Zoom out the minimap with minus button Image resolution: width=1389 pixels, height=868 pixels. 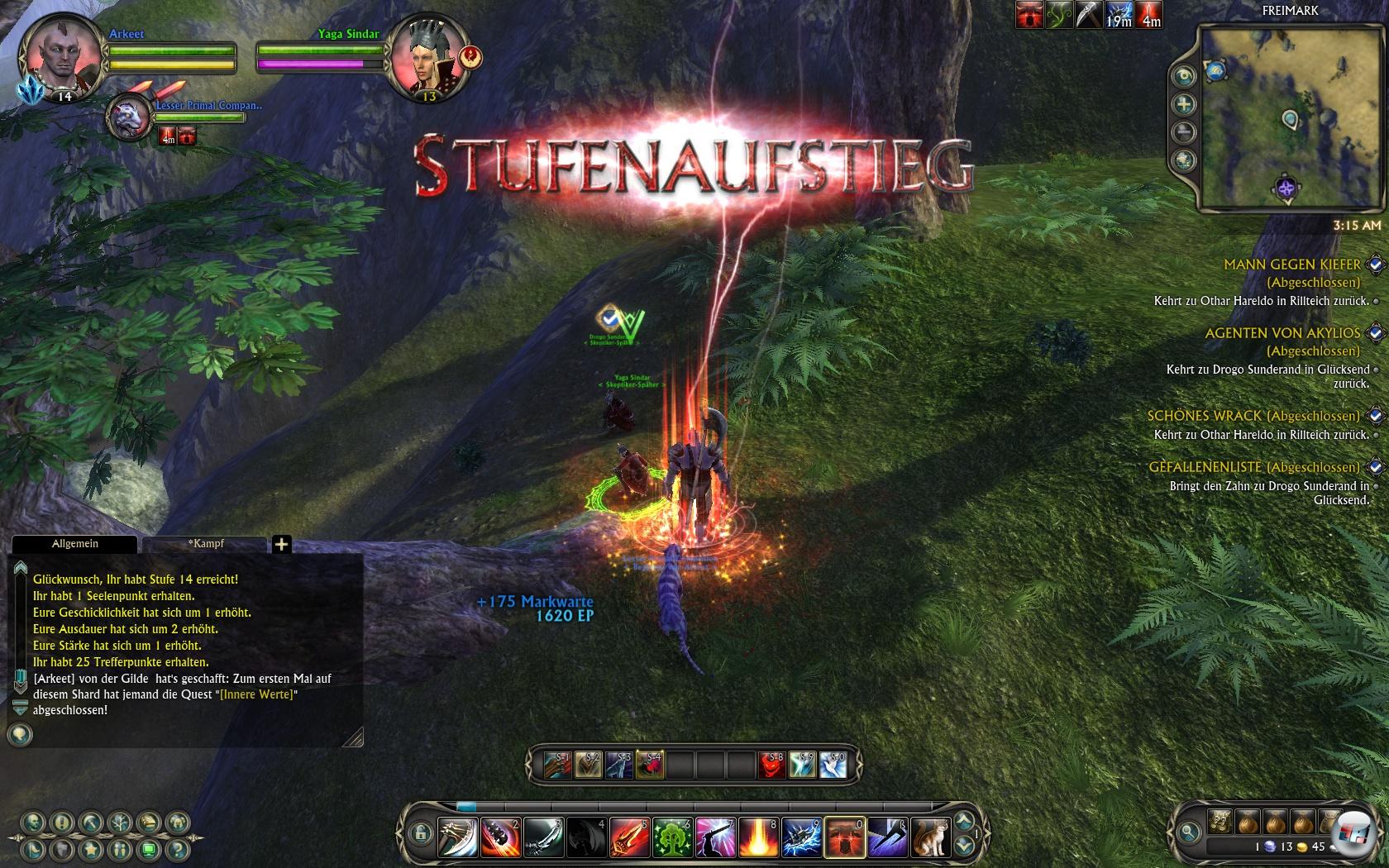pyautogui.click(x=1185, y=132)
